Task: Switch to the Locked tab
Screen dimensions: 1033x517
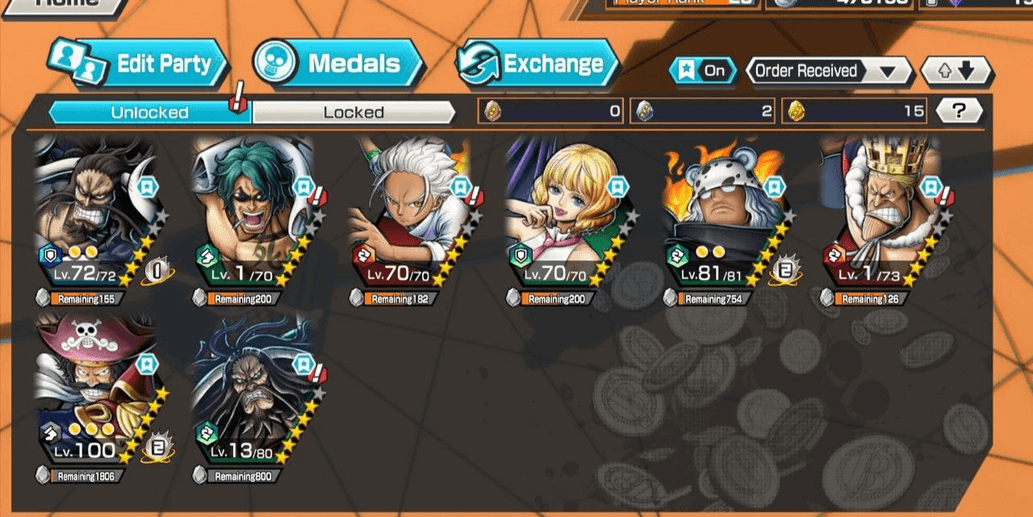Action: (x=353, y=112)
